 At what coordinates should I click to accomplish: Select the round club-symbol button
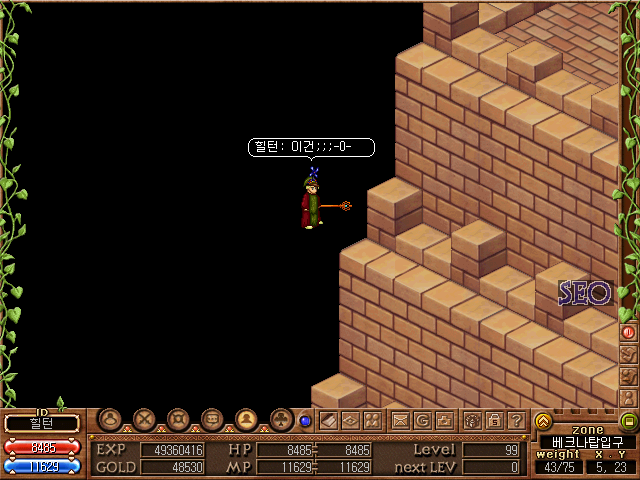280,420
